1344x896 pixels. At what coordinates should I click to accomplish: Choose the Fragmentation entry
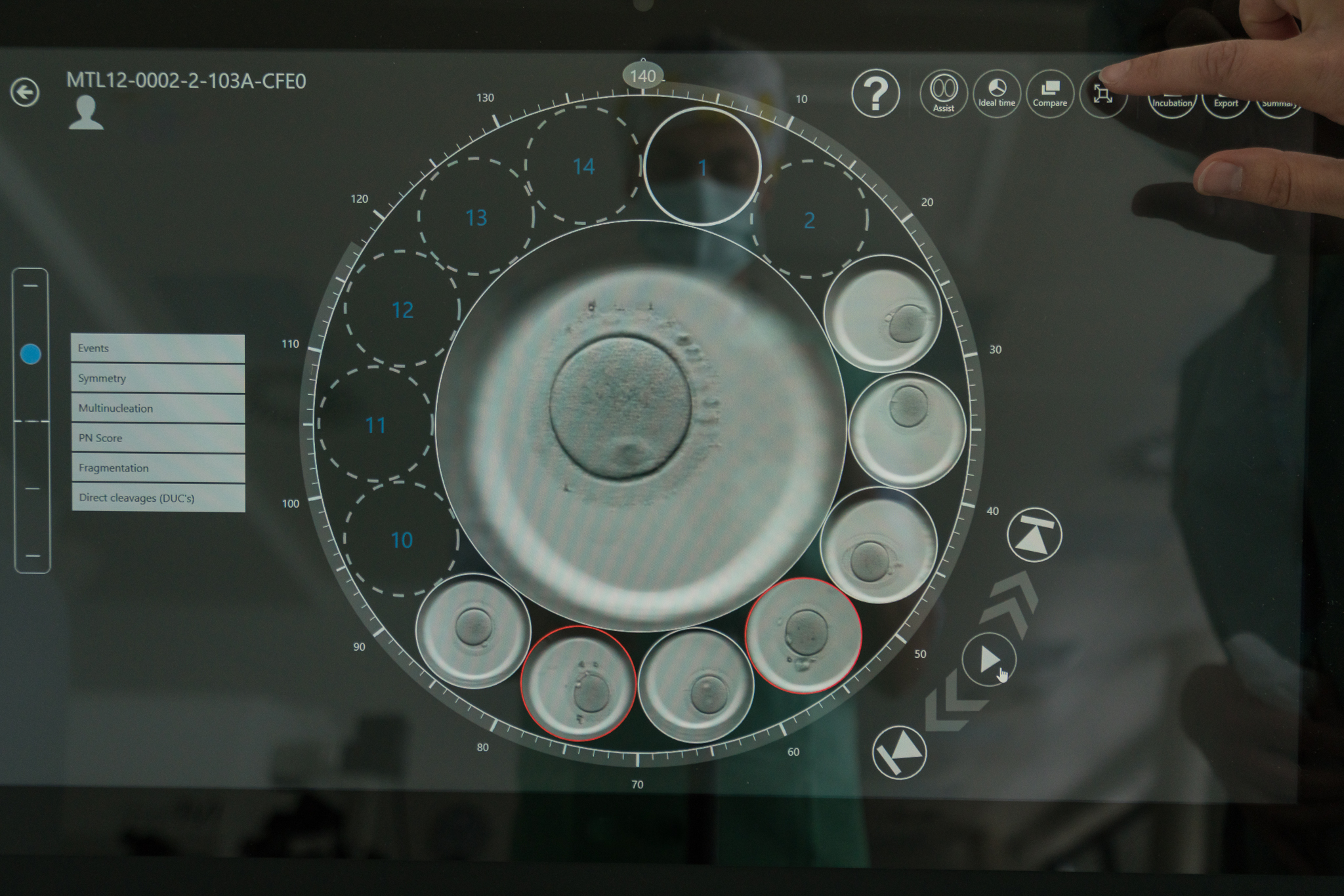tap(157, 468)
